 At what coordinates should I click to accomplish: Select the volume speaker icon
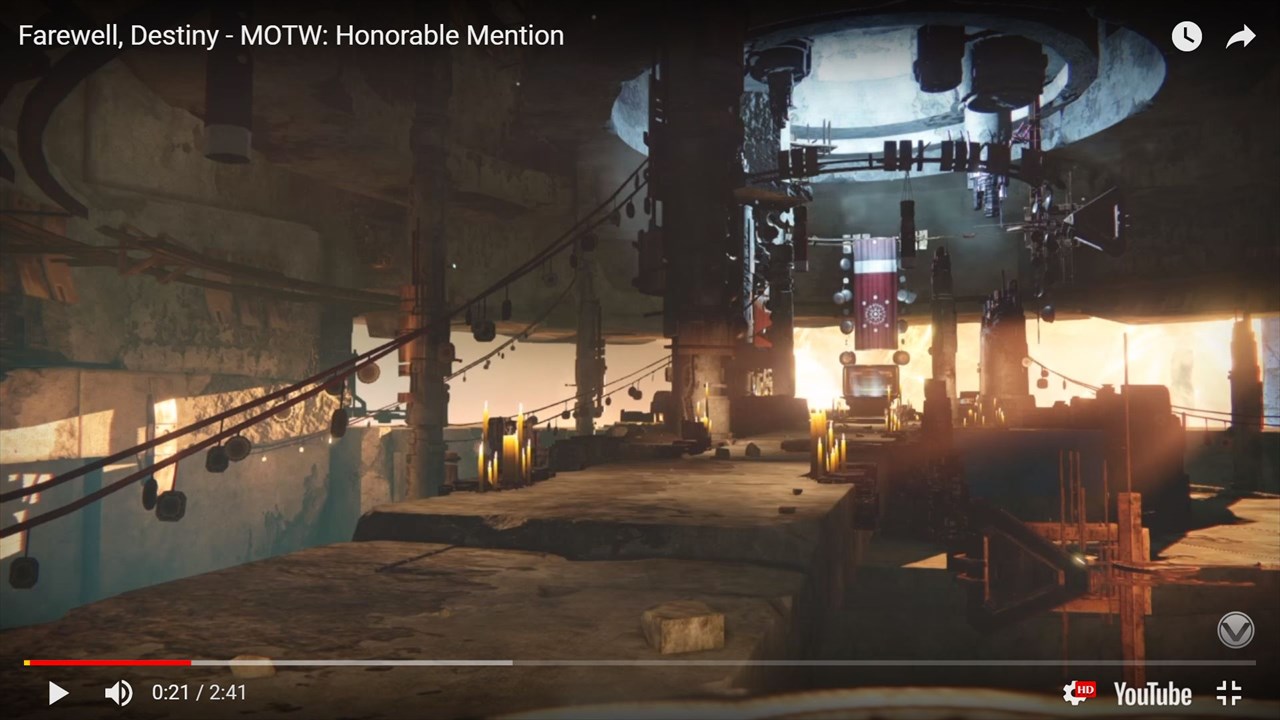tap(117, 692)
